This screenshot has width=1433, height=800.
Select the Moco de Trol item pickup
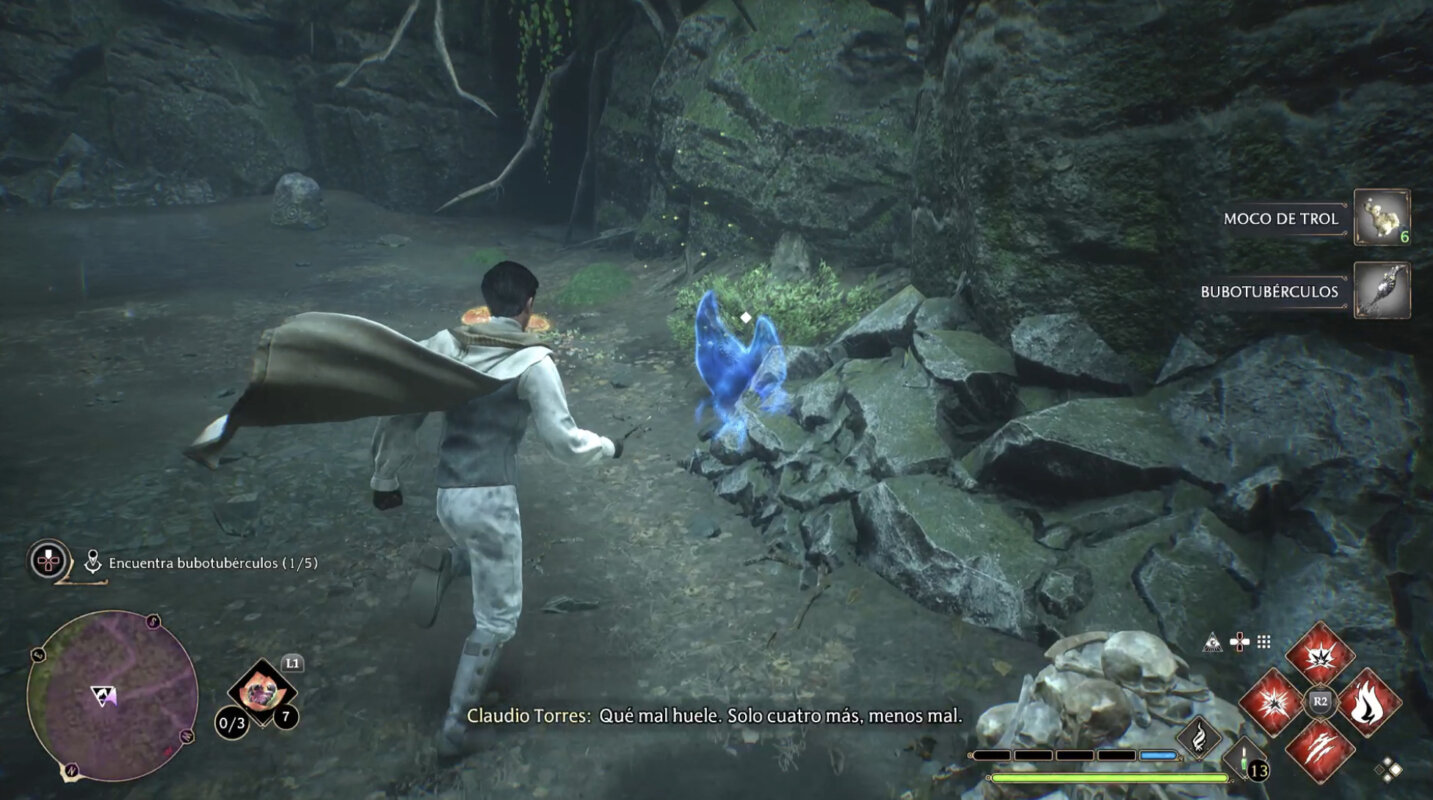1381,217
